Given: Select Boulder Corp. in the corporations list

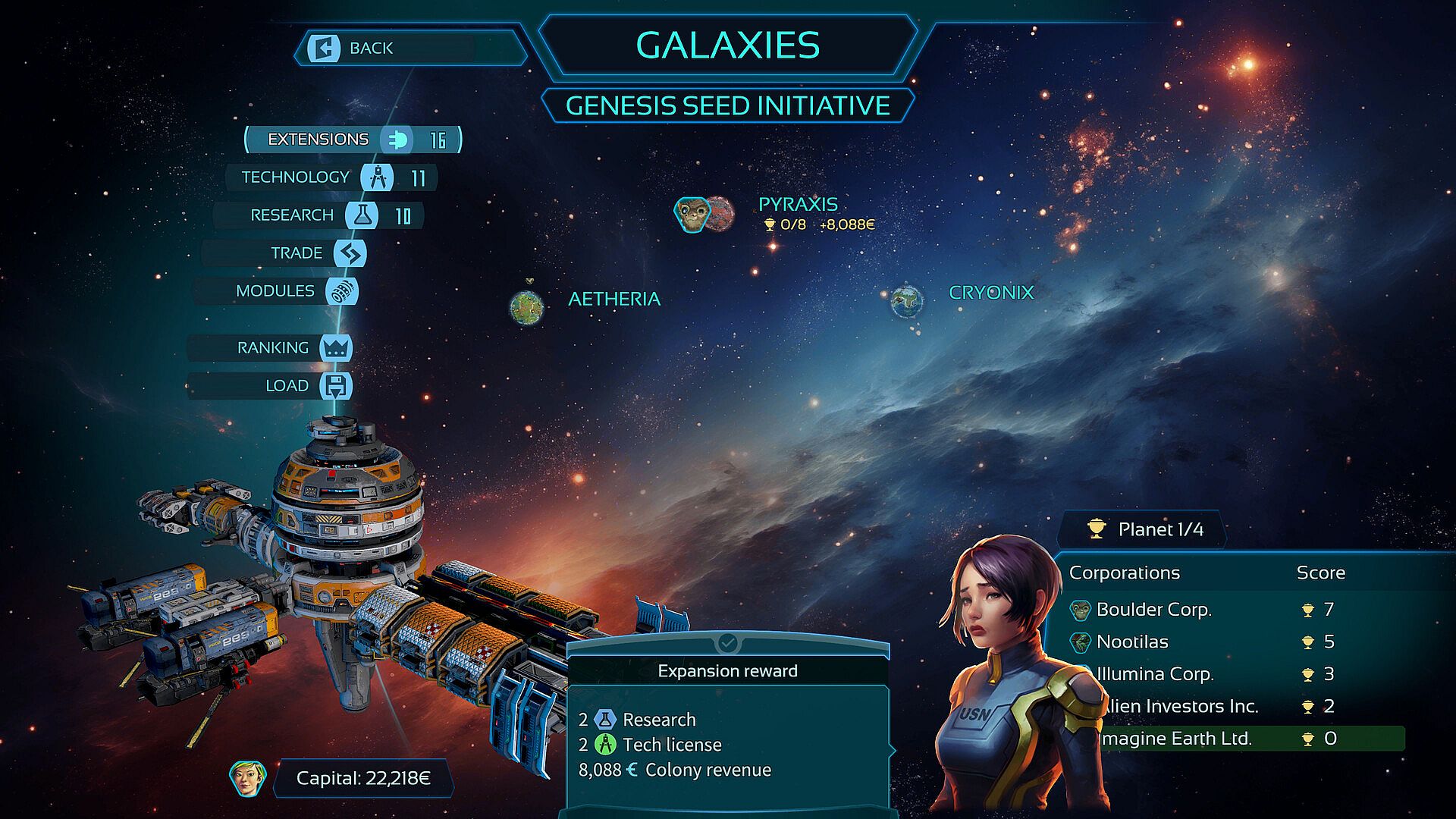Looking at the screenshot, I should (1153, 610).
